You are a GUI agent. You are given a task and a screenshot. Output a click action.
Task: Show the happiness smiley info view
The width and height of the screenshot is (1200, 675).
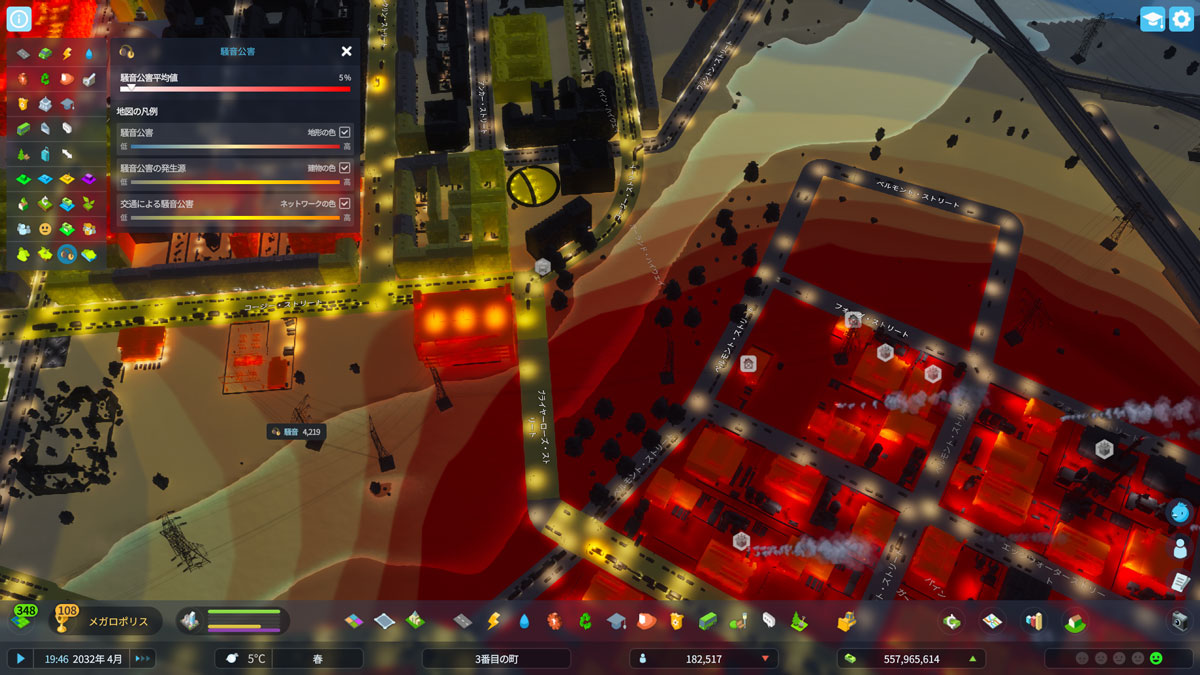[x=45, y=229]
